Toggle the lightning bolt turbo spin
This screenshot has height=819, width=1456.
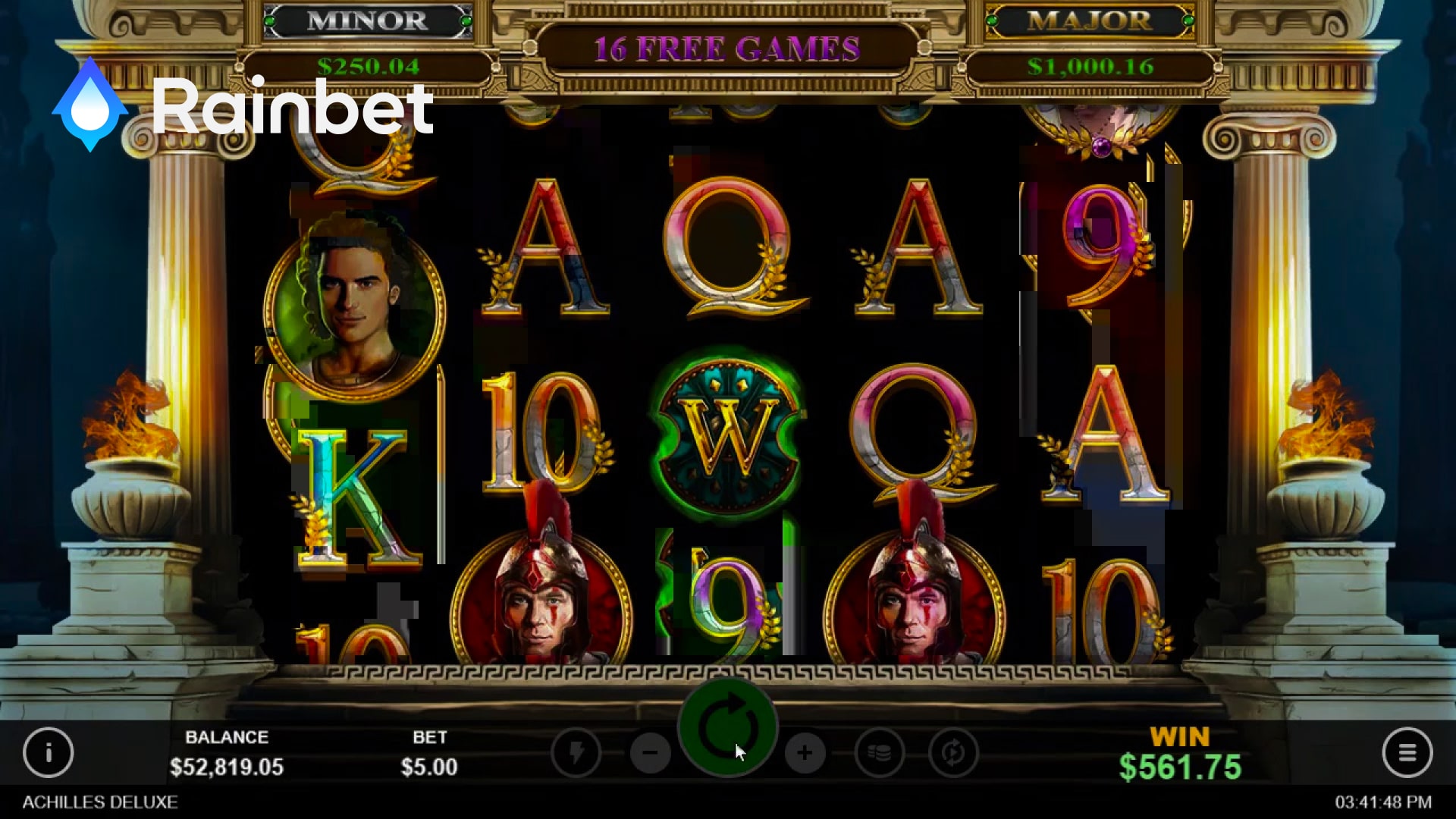click(x=576, y=753)
